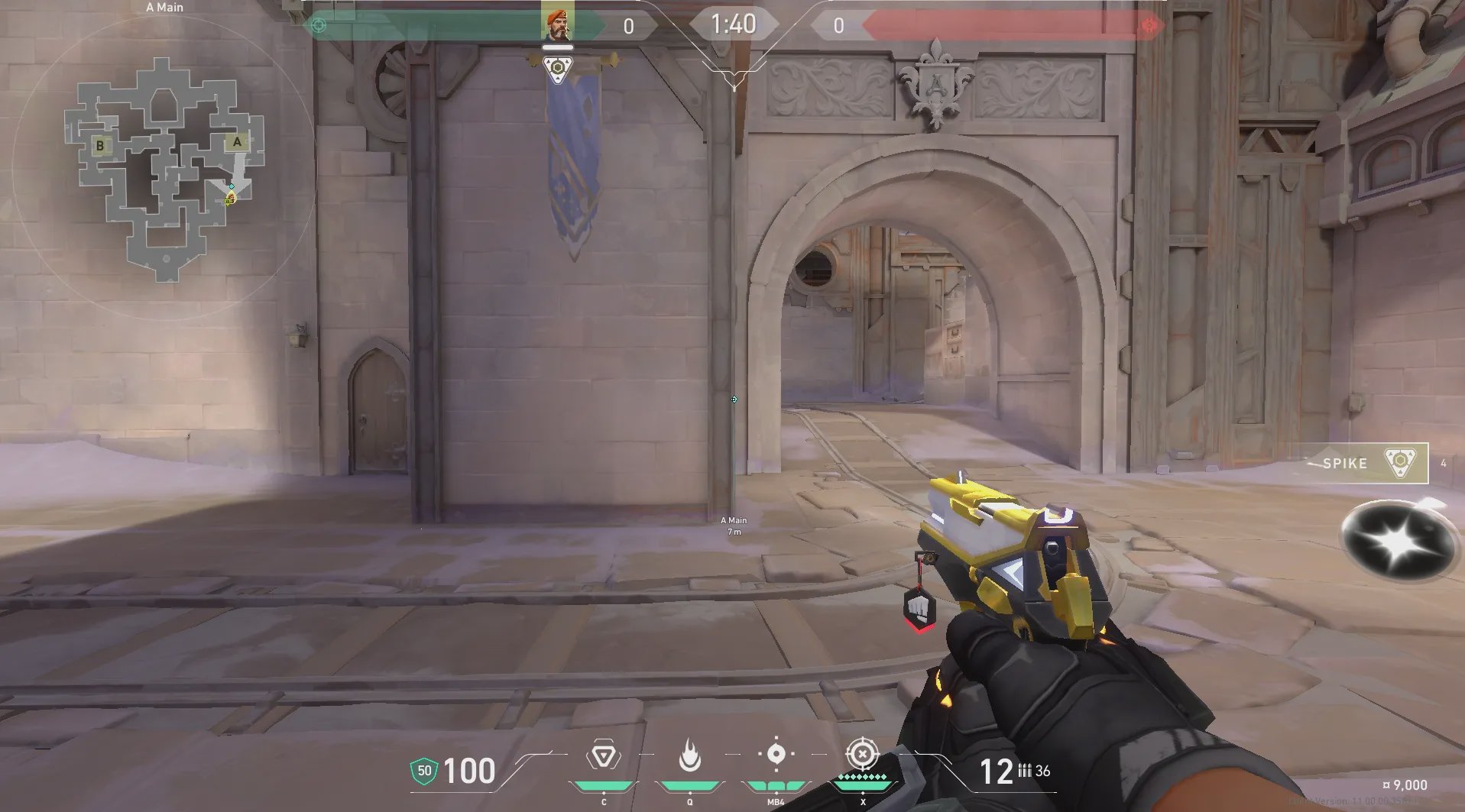The height and width of the screenshot is (812, 1465).
Task: Choose the Sky Smoke ability icon
Action: tap(776, 754)
